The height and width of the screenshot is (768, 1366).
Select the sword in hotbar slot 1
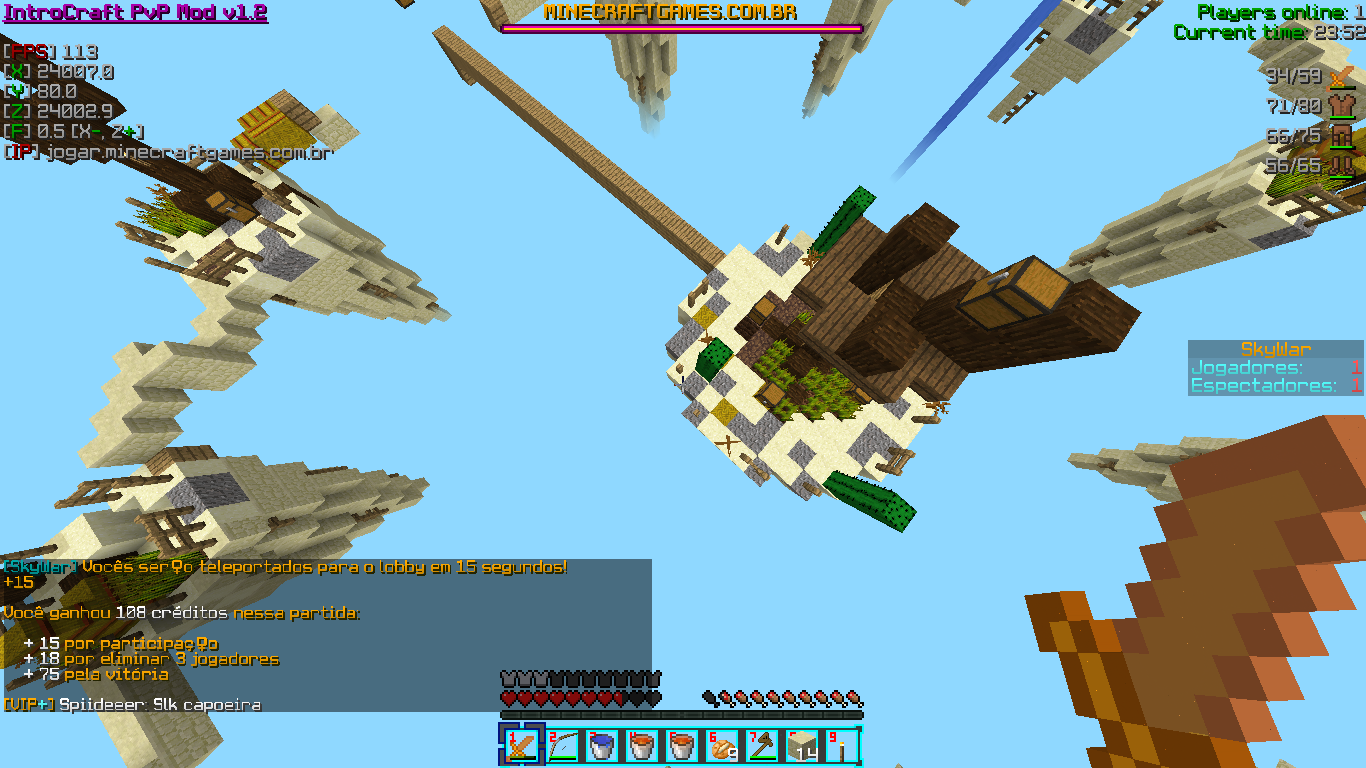click(521, 745)
